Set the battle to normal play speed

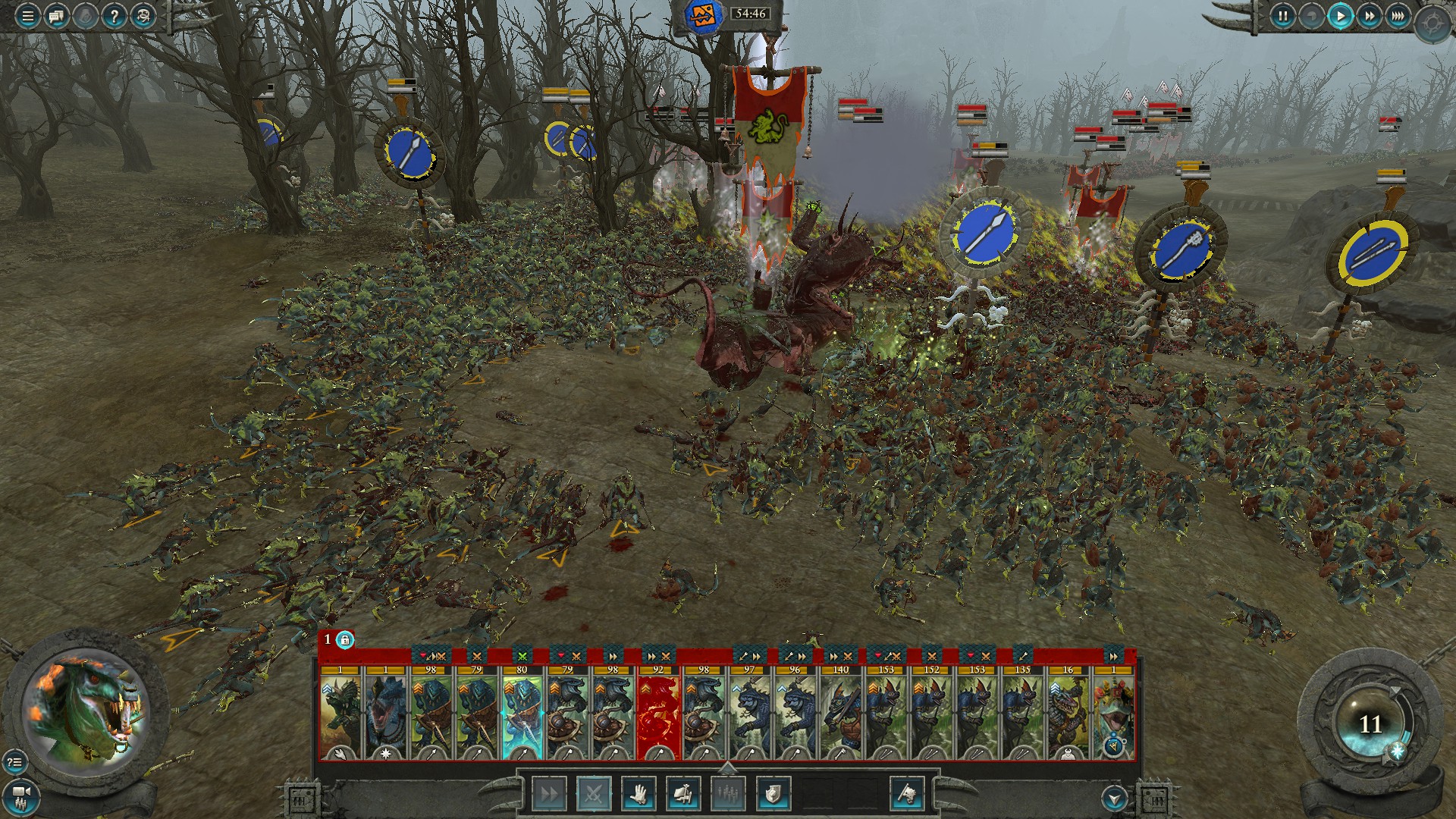tap(1340, 15)
